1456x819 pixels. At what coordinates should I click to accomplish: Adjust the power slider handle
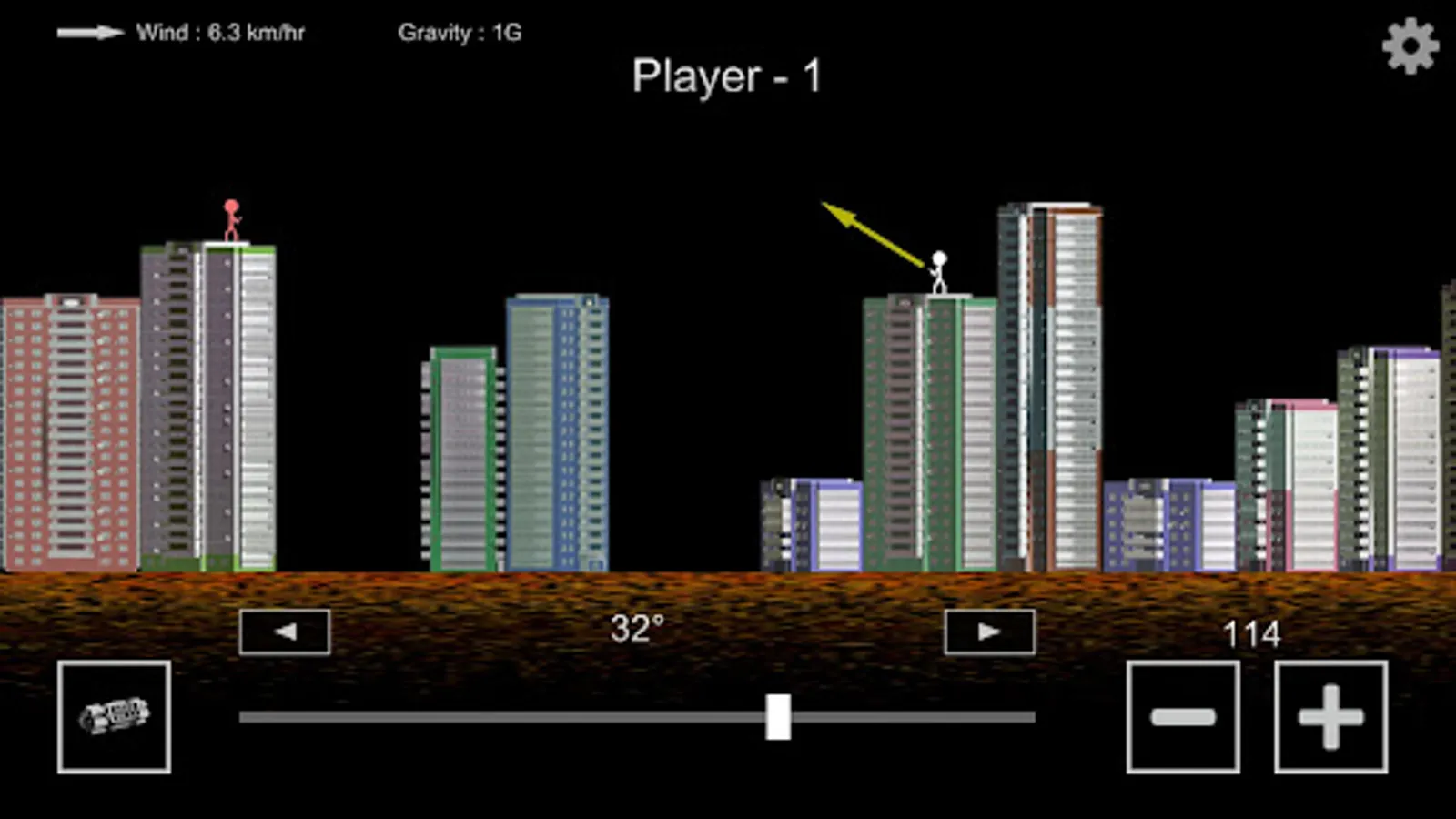pos(778,718)
